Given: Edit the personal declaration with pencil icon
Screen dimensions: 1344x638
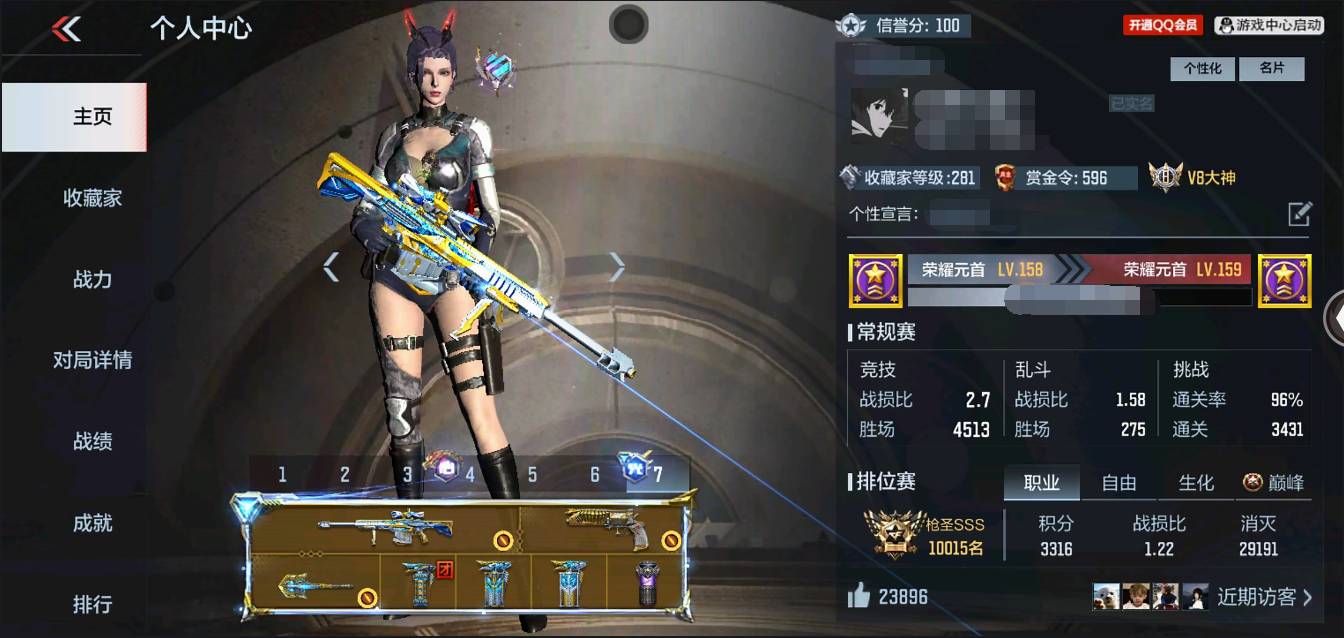Looking at the screenshot, I should point(1298,214).
